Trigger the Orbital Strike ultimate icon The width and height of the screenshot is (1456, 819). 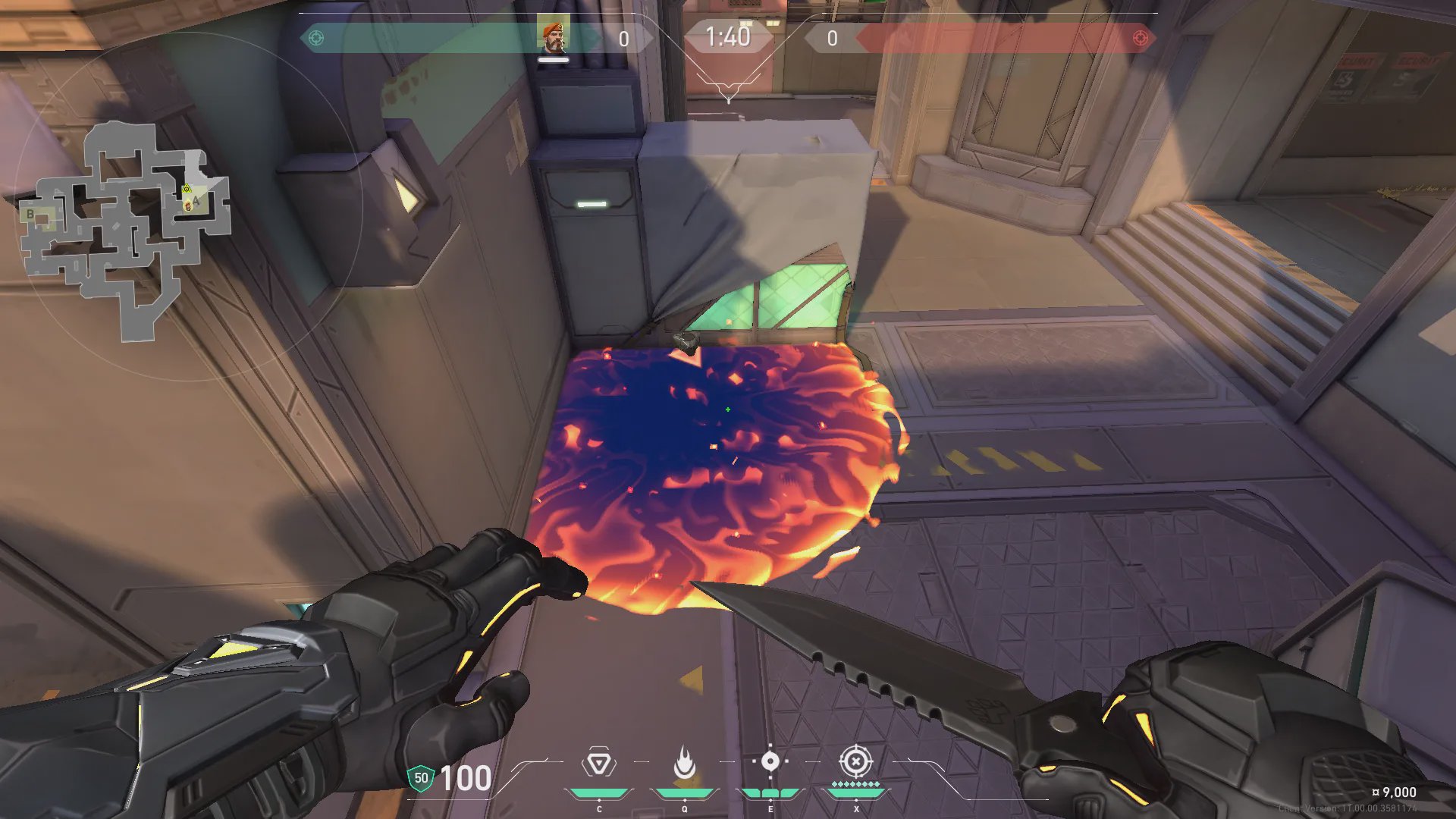click(x=855, y=761)
